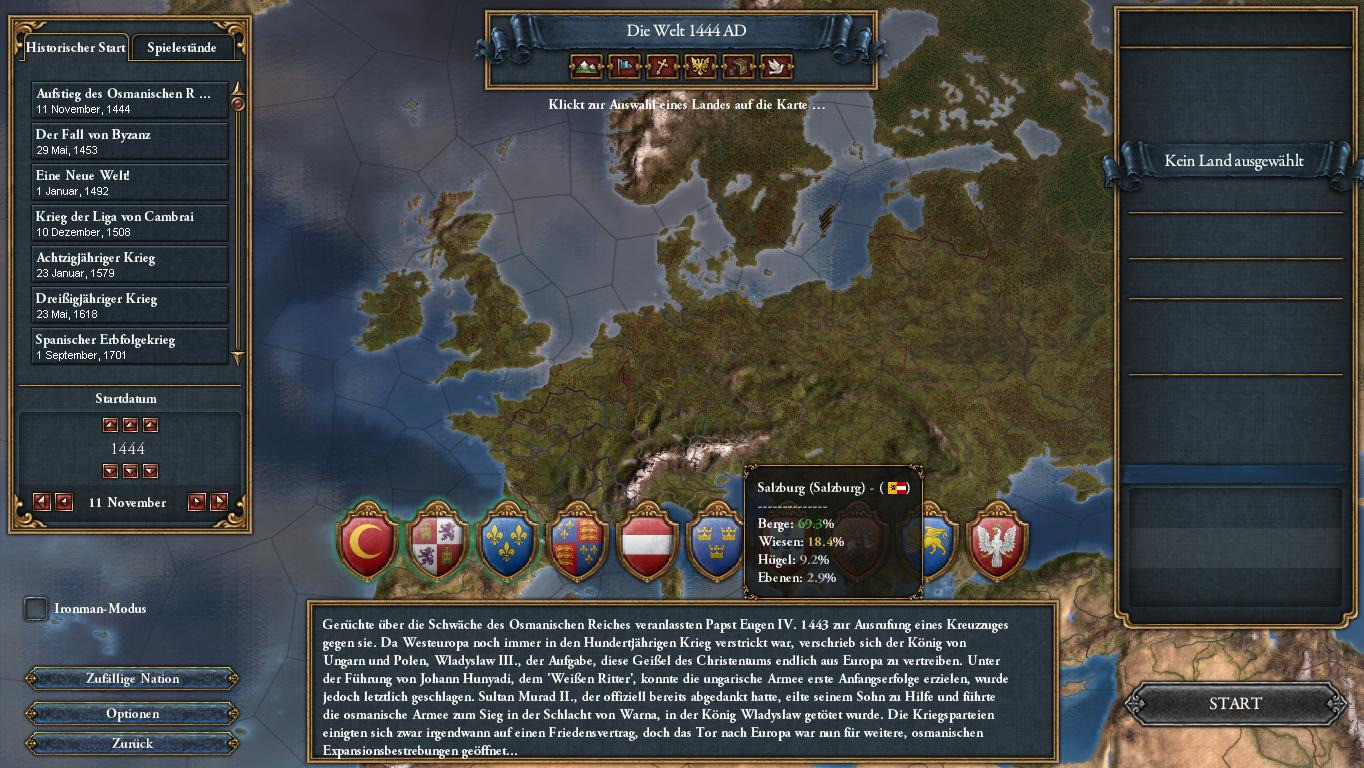
Task: Choose the 'Dreißigjähriger Krieg' bookmark
Action: [130, 305]
